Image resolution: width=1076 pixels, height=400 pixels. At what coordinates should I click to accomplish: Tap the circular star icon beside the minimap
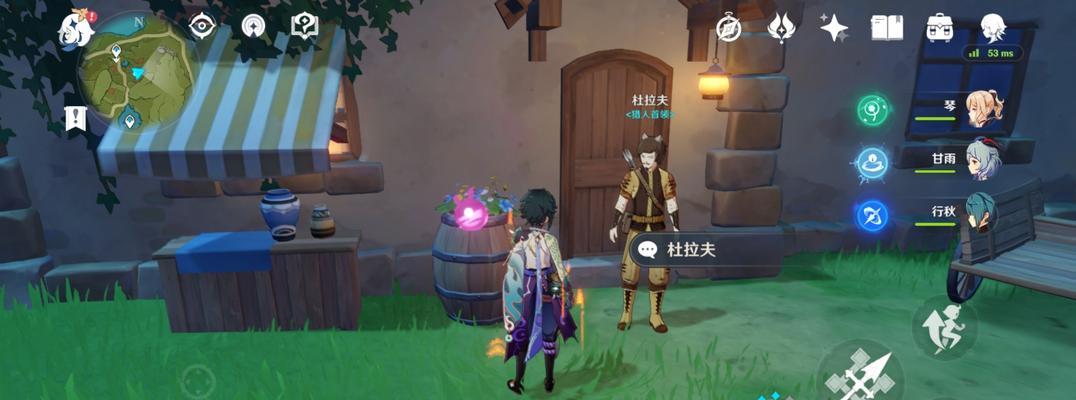pos(254,27)
